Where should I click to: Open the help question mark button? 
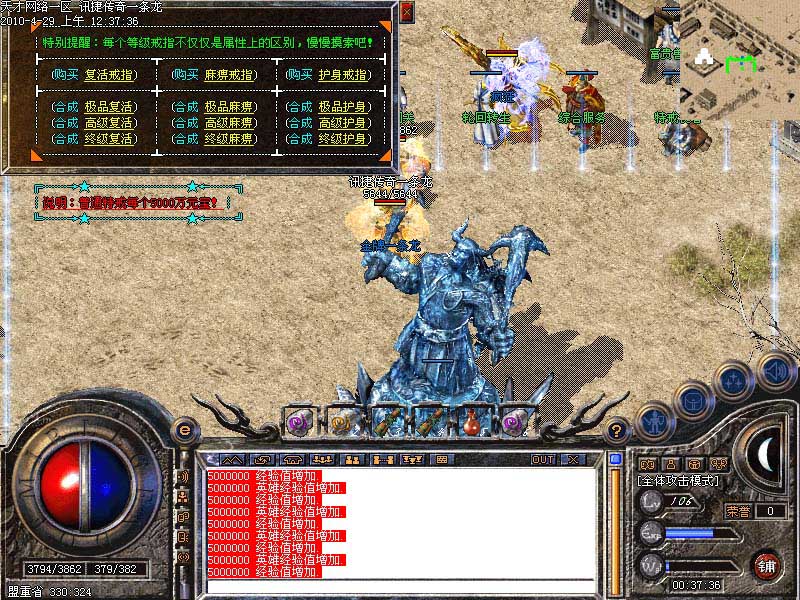pyautogui.click(x=617, y=431)
